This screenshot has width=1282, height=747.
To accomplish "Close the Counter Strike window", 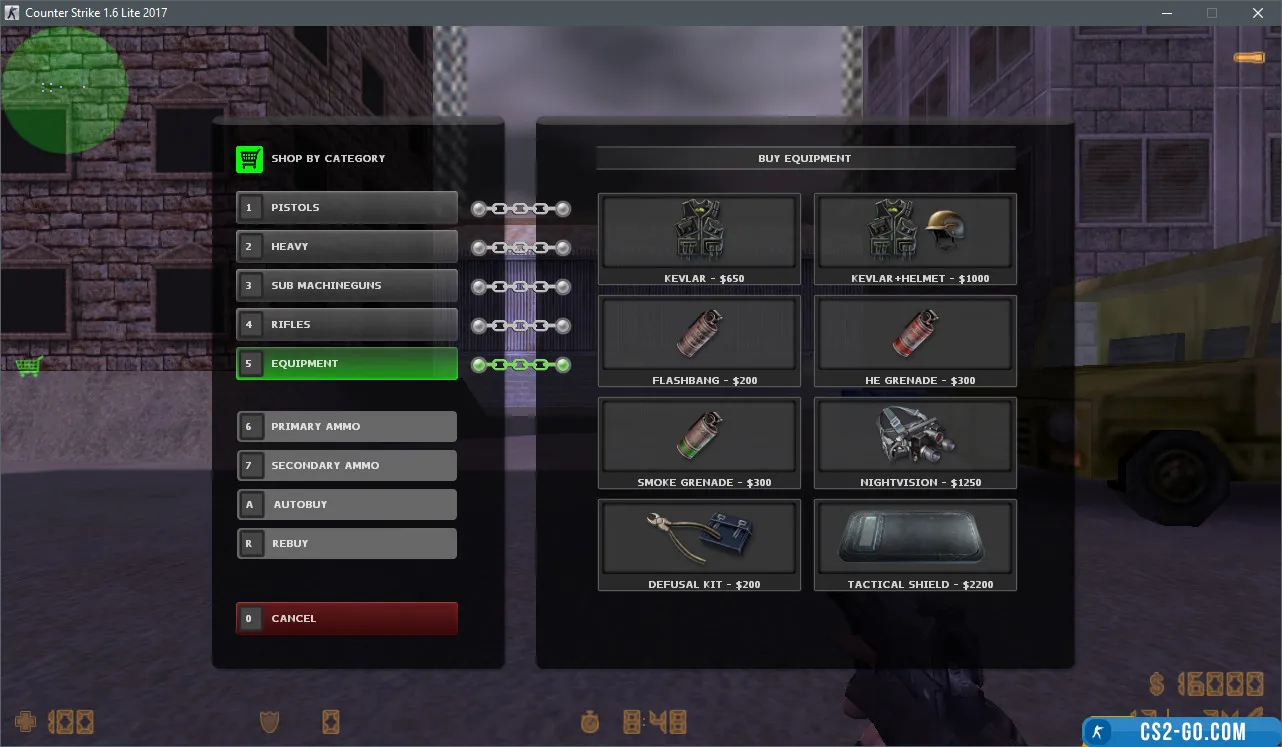I will [x=1258, y=13].
